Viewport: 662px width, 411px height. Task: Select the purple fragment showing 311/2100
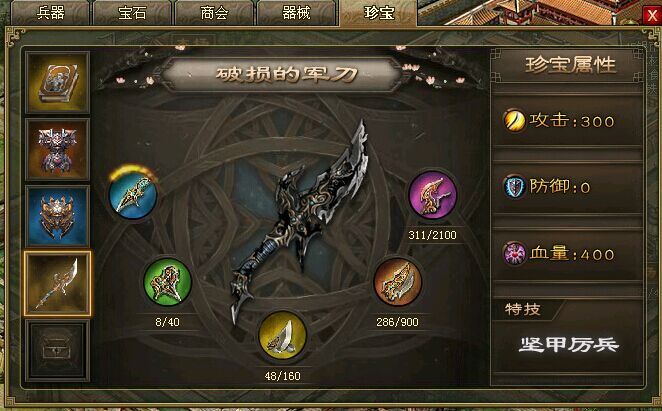pyautogui.click(x=432, y=193)
